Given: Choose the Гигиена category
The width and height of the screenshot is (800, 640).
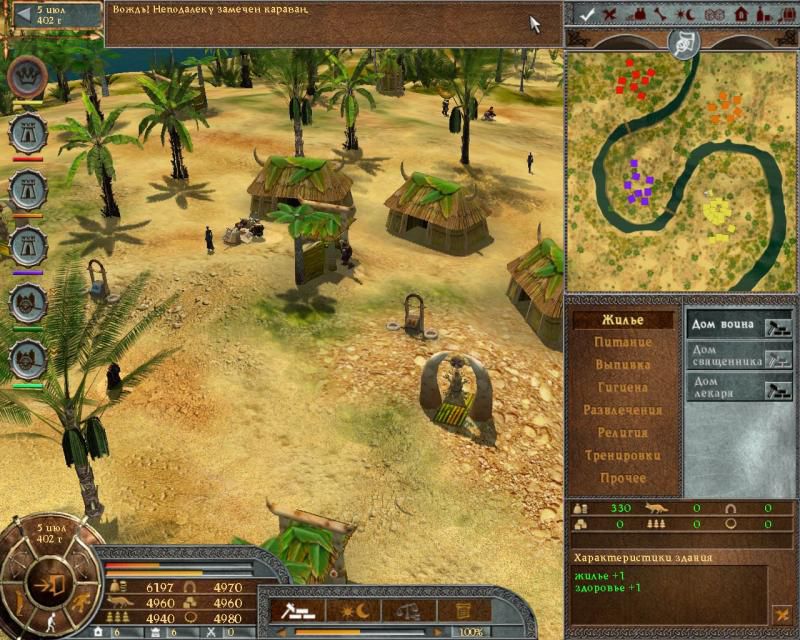Looking at the screenshot, I should (x=622, y=388).
